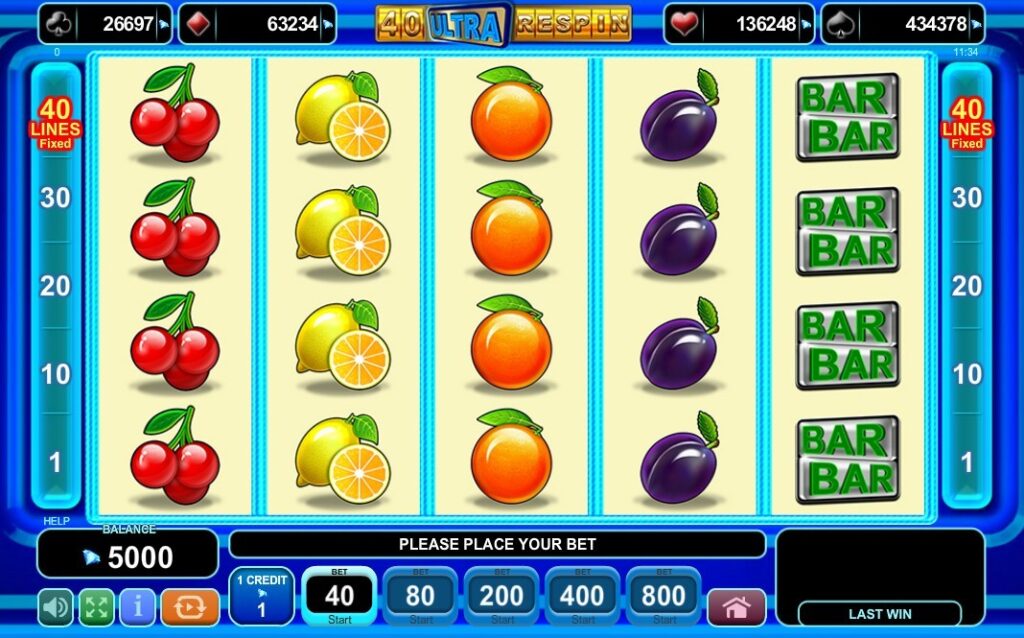The height and width of the screenshot is (638, 1024).
Task: Click the diamonds jackpot counter
Action: pyautogui.click(x=257, y=24)
